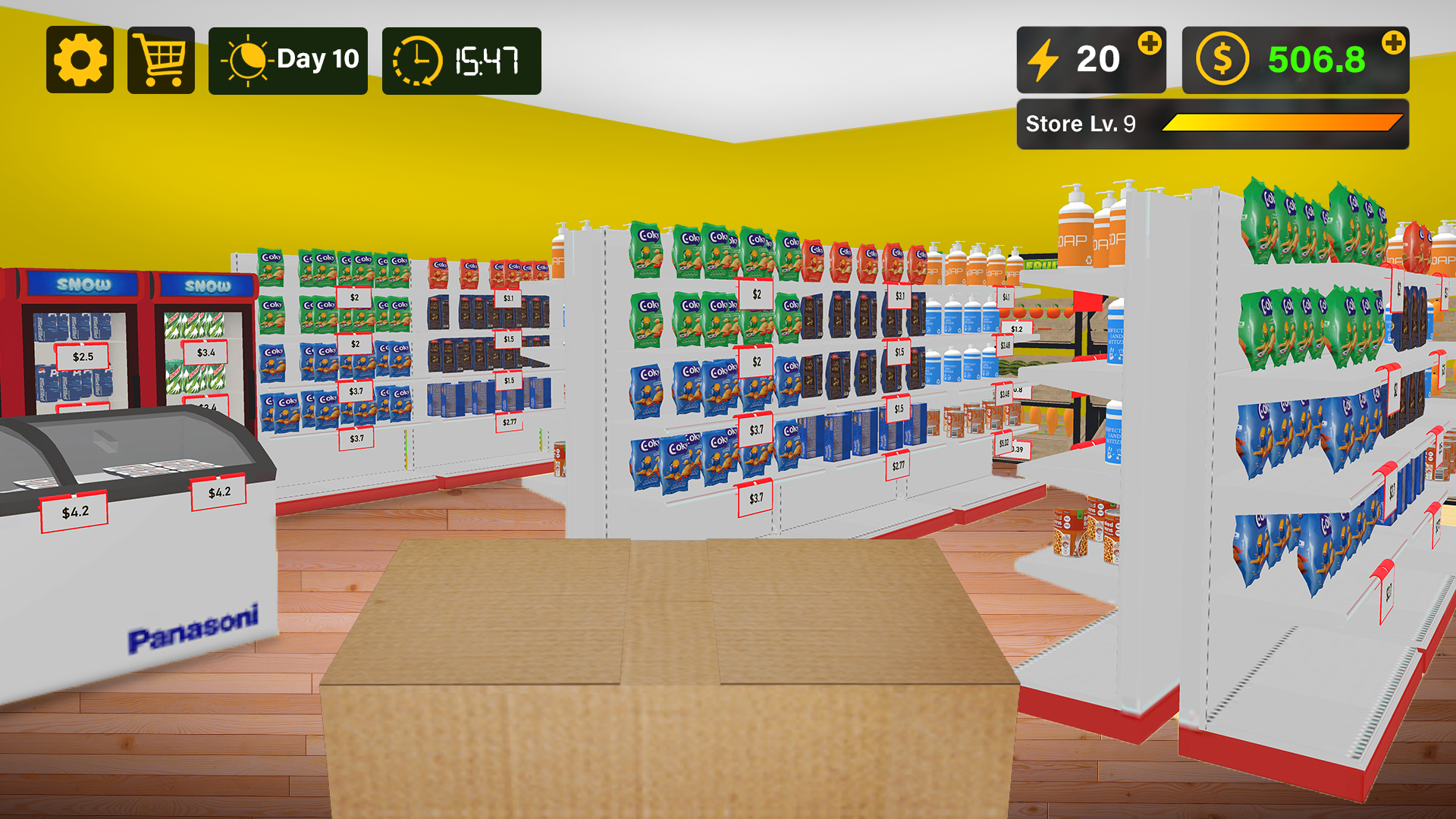Open the settings gear menu

(x=80, y=60)
